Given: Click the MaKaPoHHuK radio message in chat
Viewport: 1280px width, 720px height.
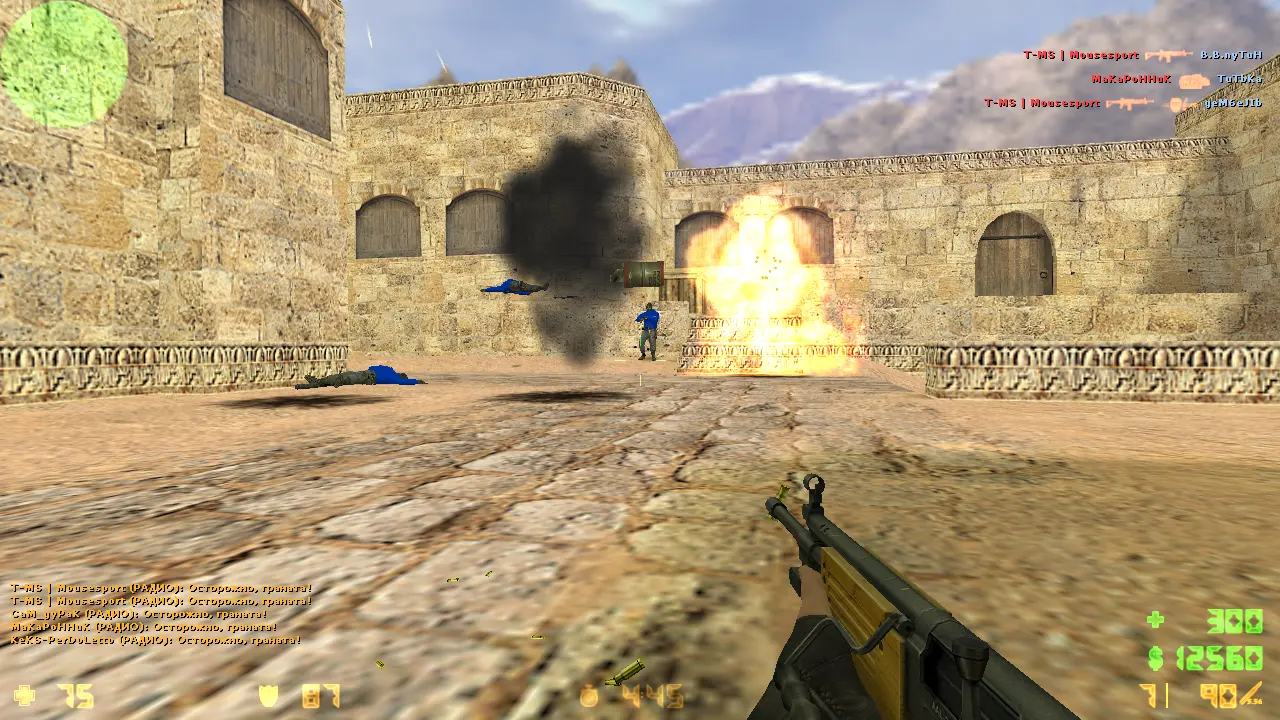Looking at the screenshot, I should coord(143,627).
